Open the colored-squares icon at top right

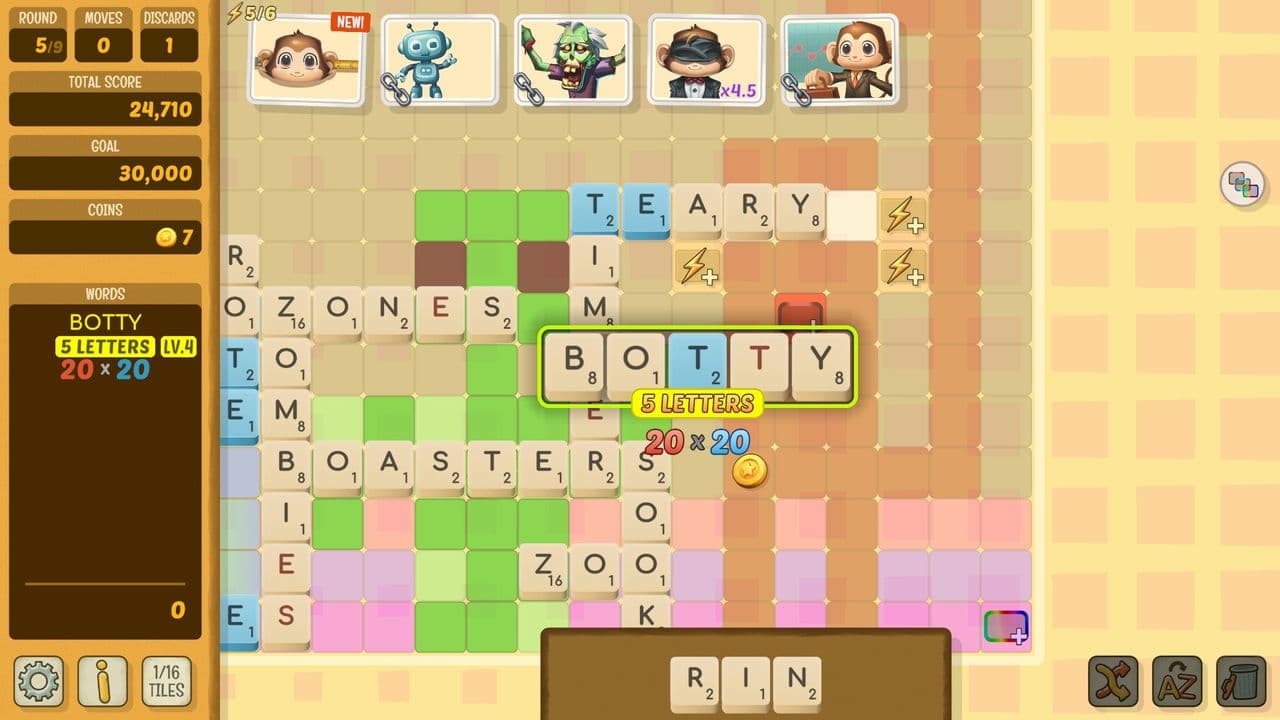pyautogui.click(x=1242, y=186)
